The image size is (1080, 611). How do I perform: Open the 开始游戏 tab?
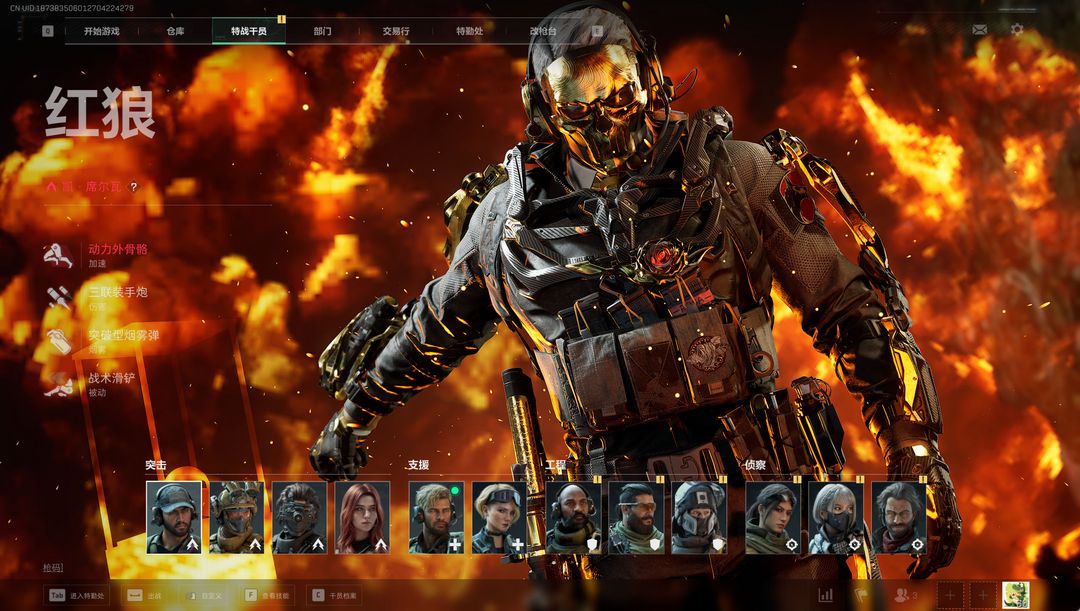coord(101,31)
